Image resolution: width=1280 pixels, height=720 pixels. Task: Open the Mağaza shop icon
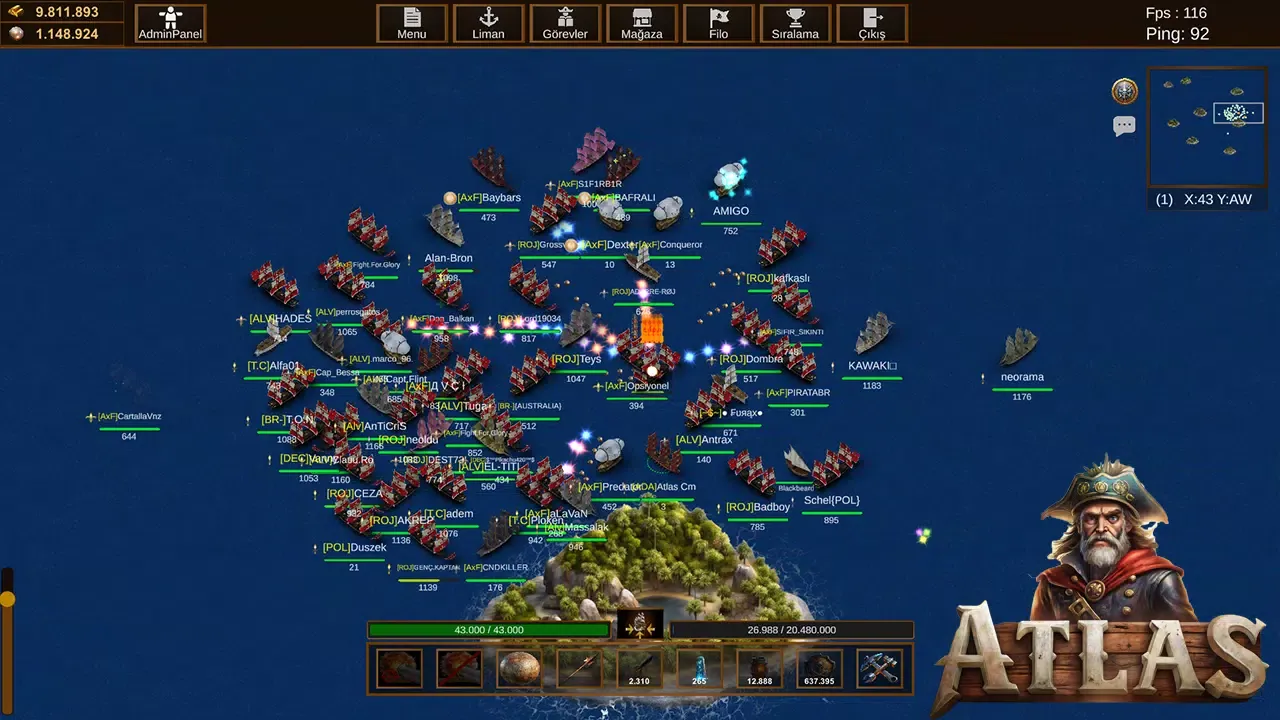click(641, 22)
